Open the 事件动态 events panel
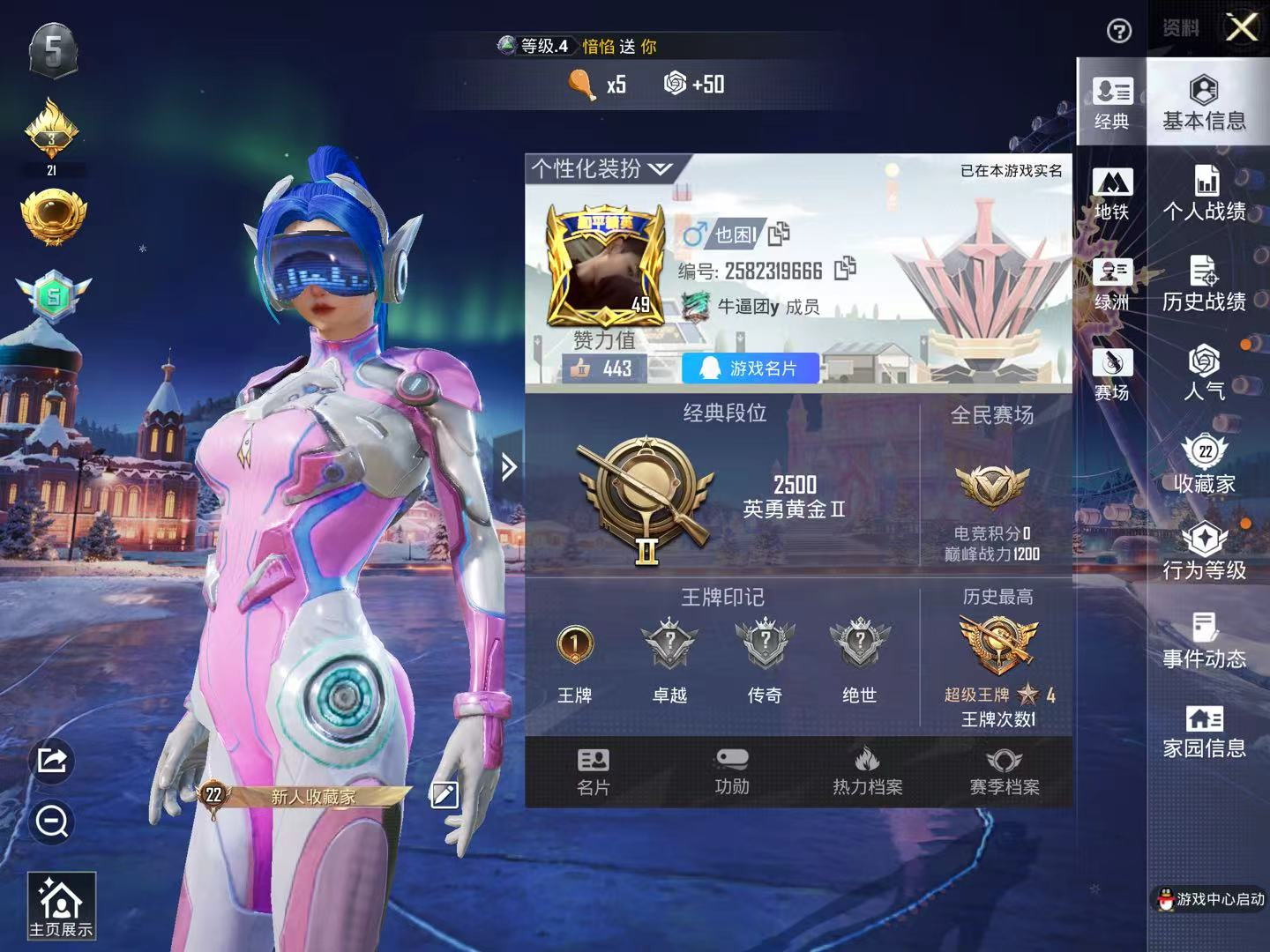Image resolution: width=1270 pixels, height=952 pixels. coord(1205,643)
